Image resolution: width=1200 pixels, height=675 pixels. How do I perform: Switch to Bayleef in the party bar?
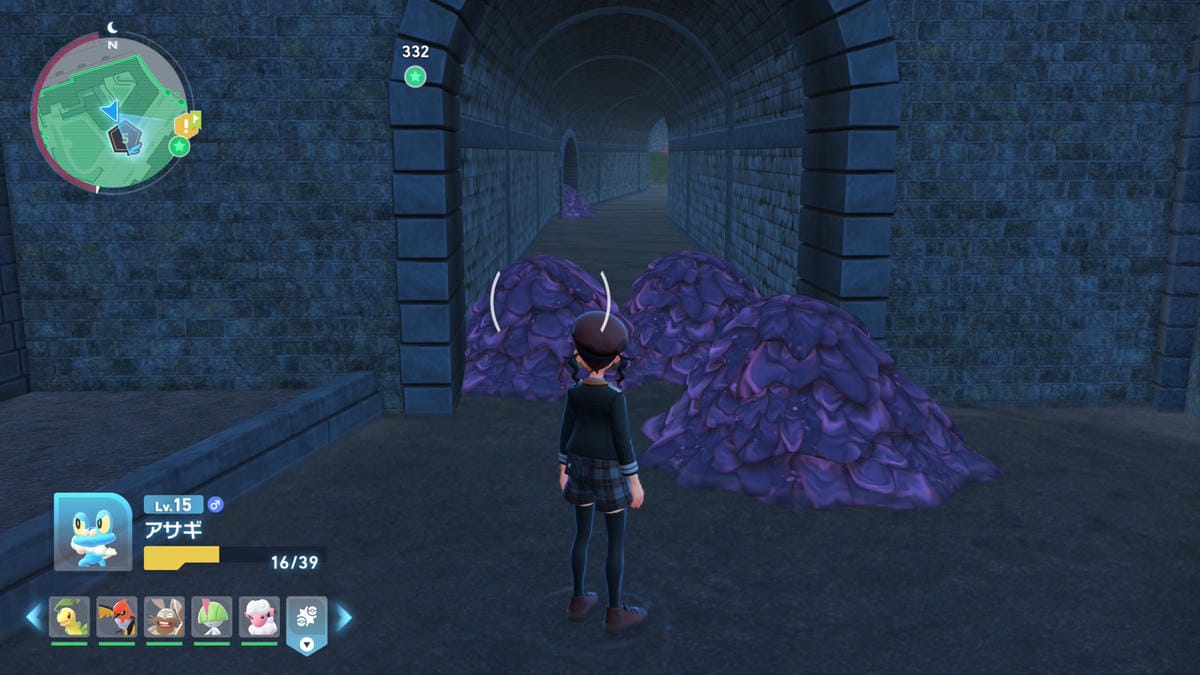tap(70, 617)
